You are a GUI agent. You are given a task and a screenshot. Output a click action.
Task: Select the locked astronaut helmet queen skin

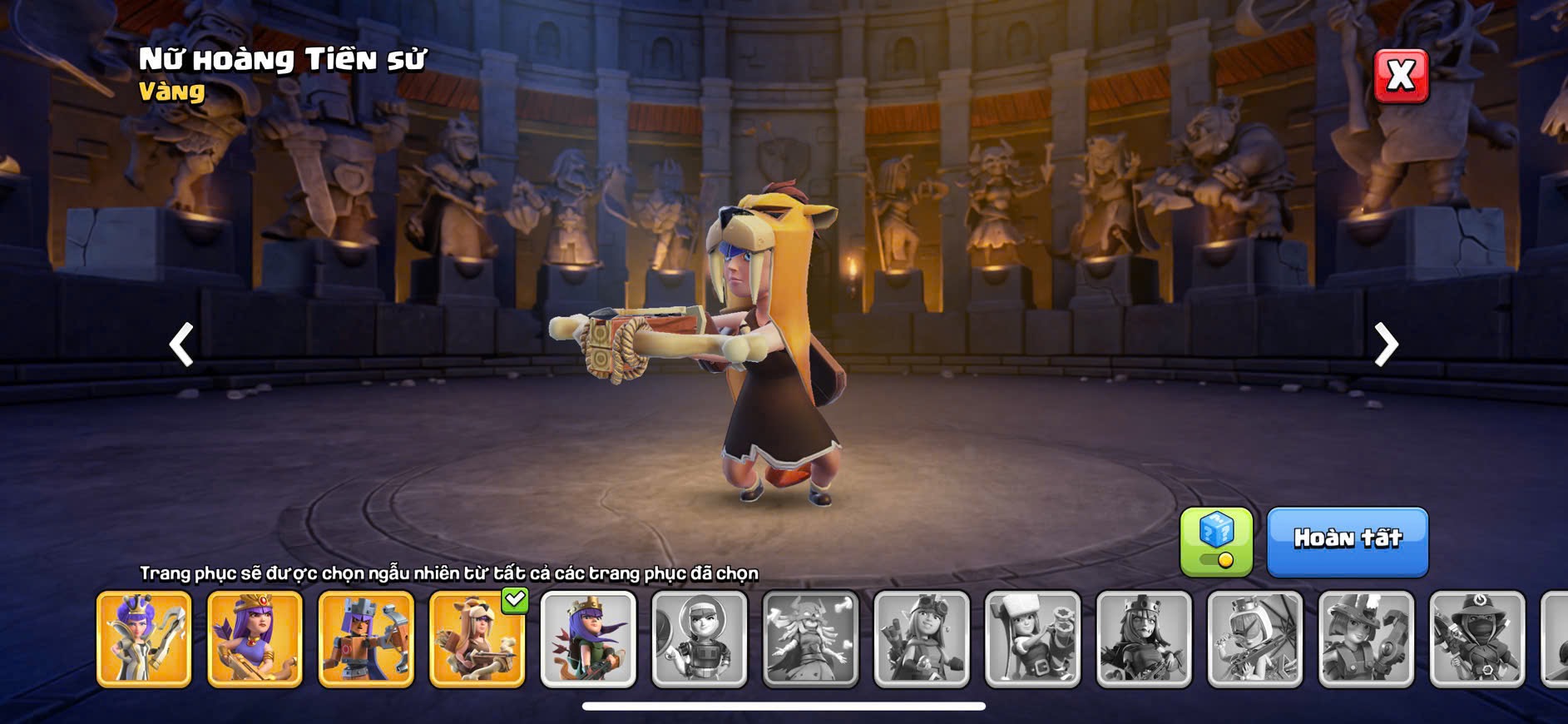(x=700, y=639)
